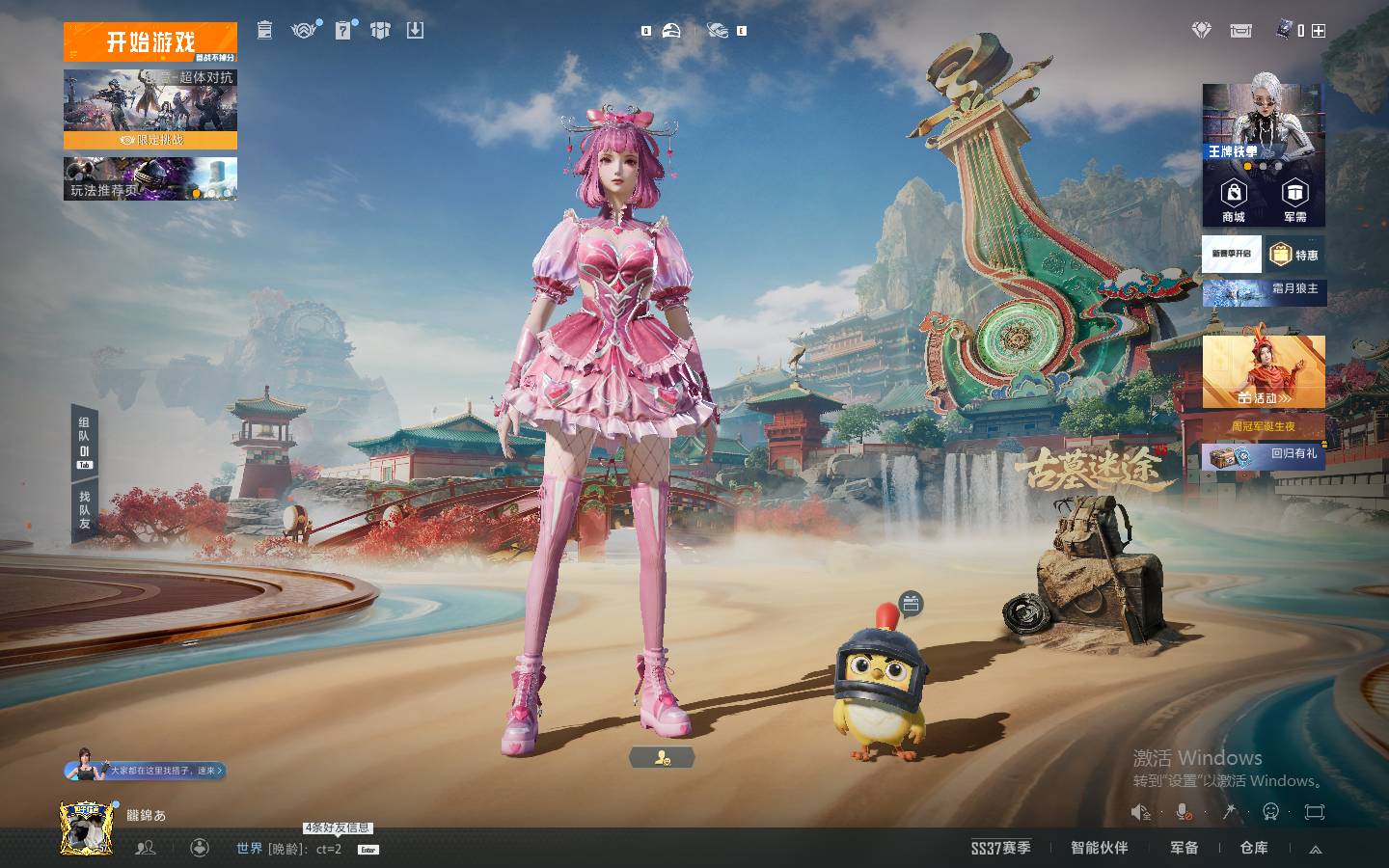The image size is (1389, 868).
Task: Open the download icon in the top toolbar
Action: click(x=415, y=31)
